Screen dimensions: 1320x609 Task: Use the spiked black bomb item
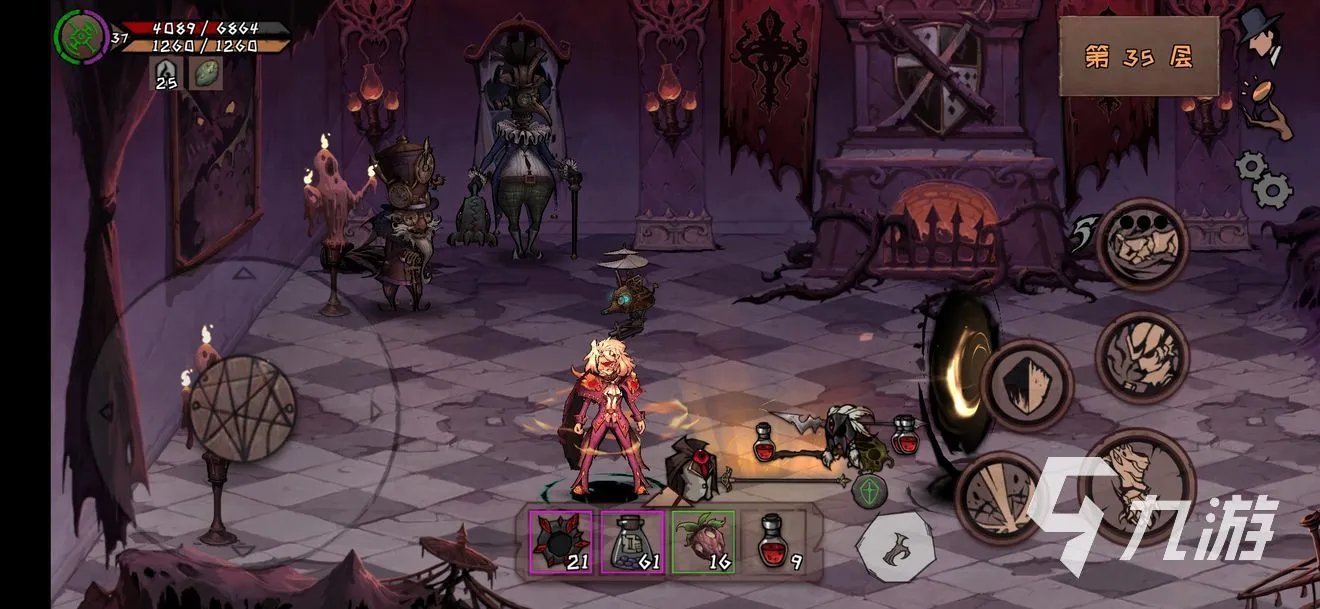(x=558, y=541)
